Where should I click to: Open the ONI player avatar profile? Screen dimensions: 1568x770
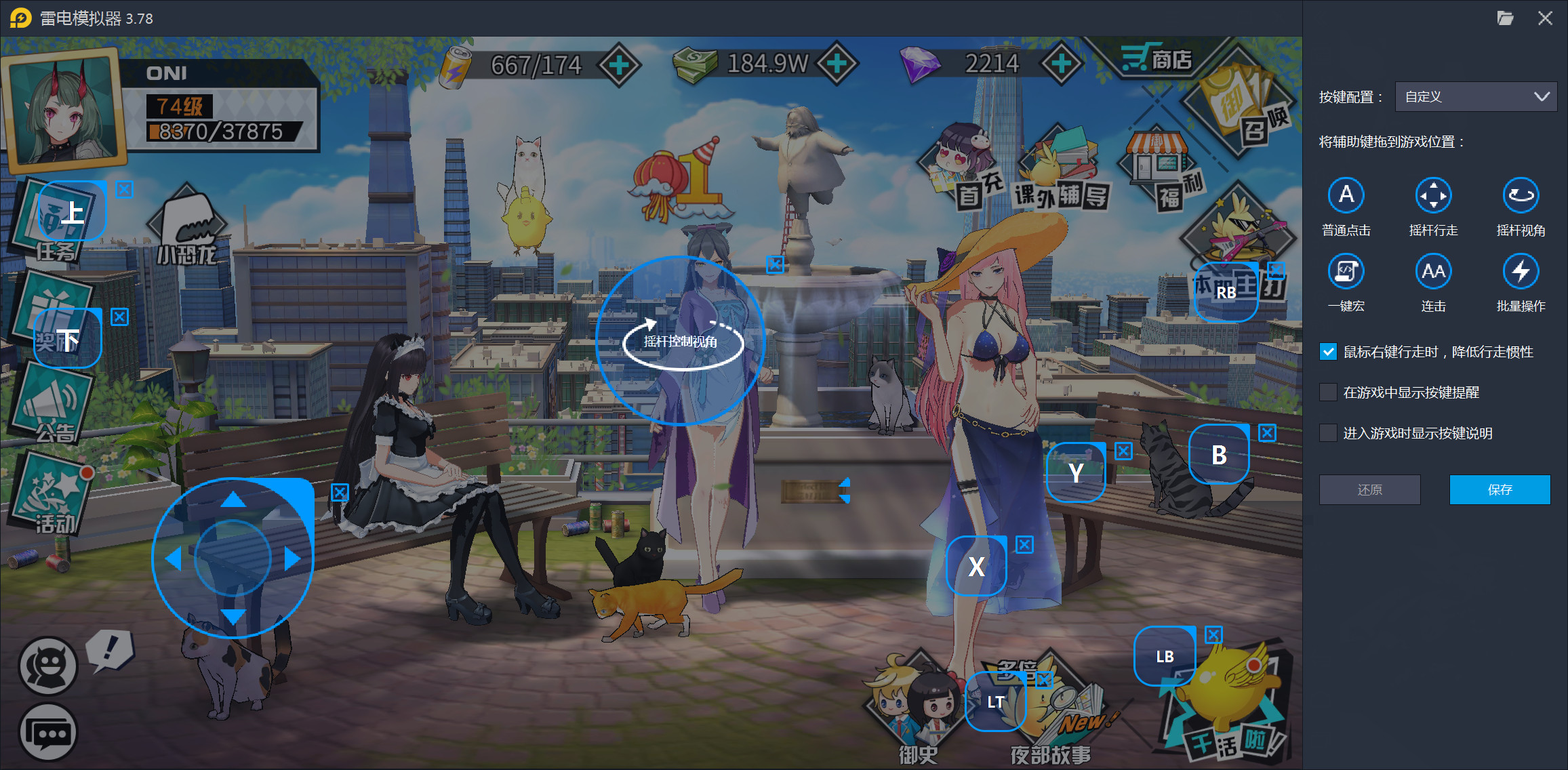click(x=64, y=108)
